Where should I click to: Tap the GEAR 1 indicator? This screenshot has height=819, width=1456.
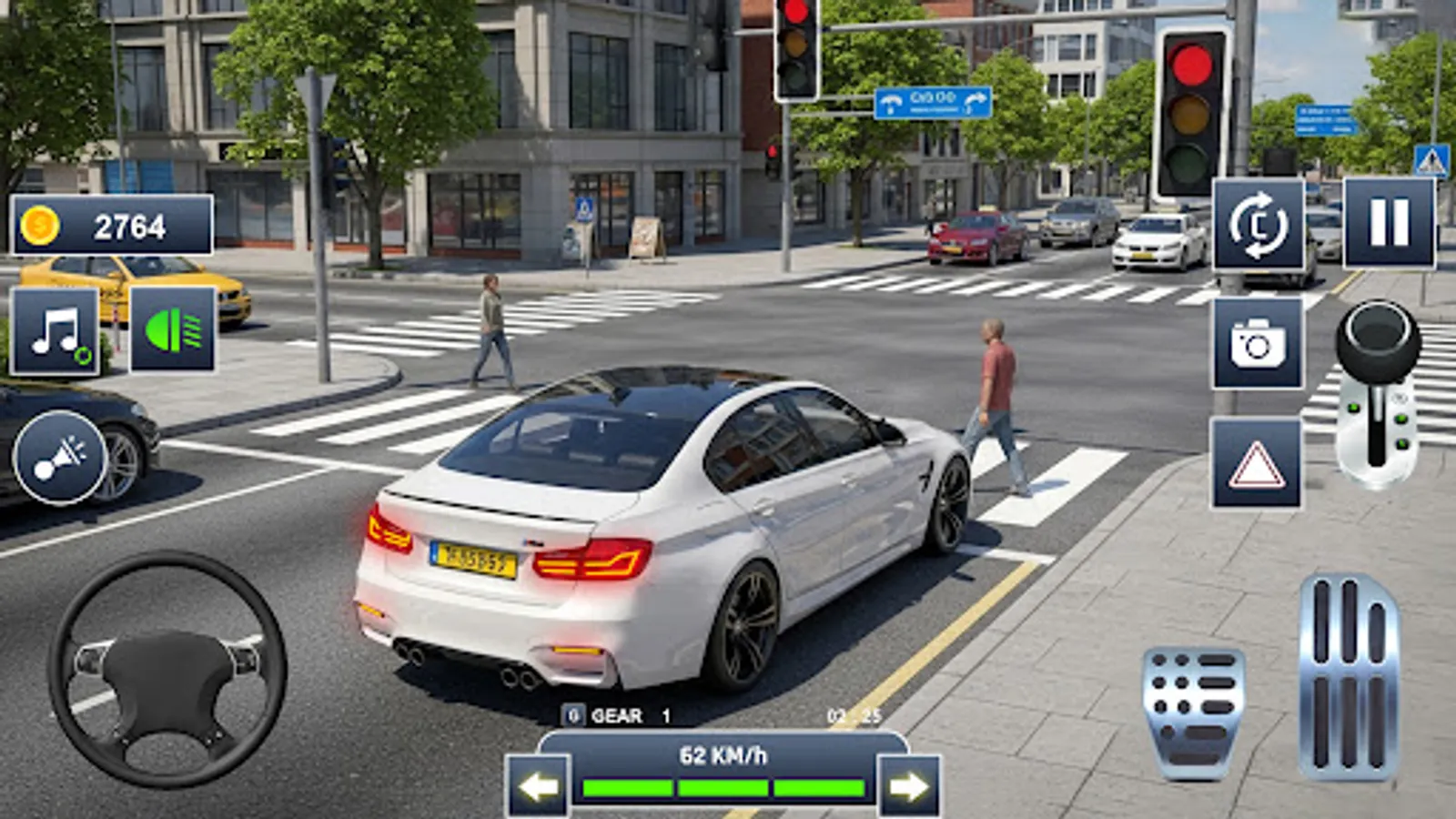click(619, 718)
